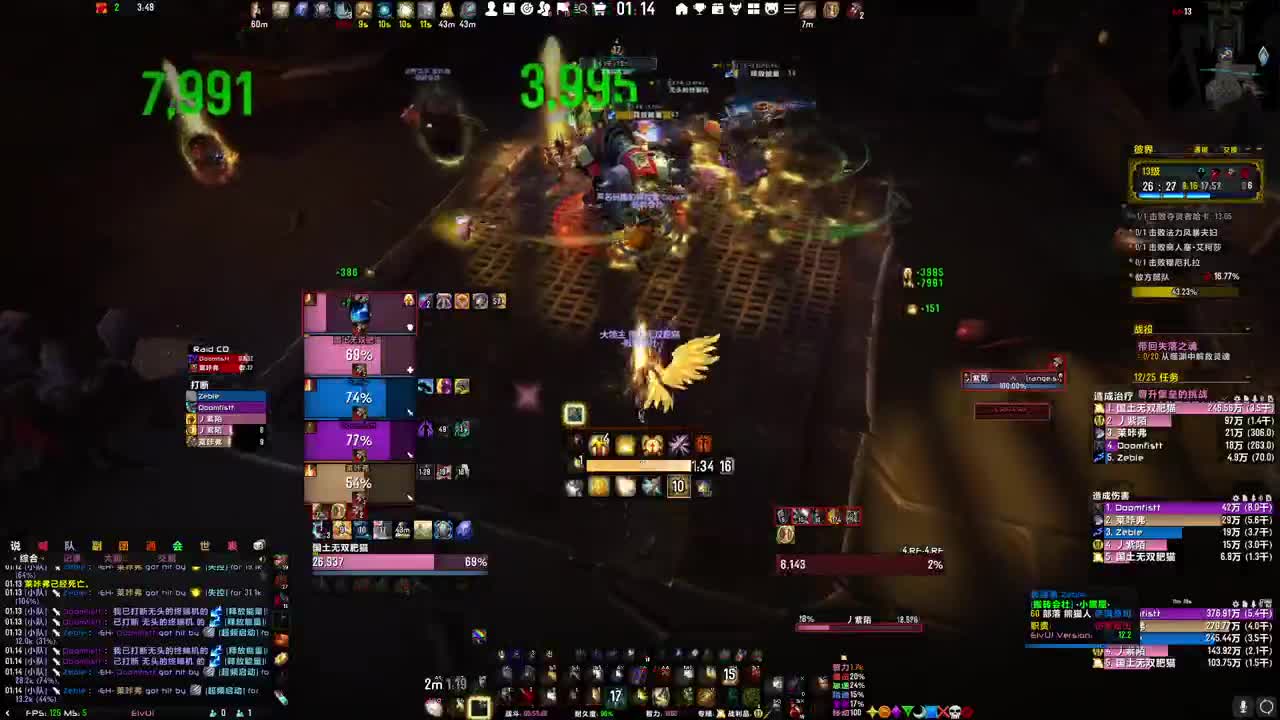This screenshot has width=1280, height=720.
Task: Switch to the 综合 chat tab
Action: click(x=27, y=557)
